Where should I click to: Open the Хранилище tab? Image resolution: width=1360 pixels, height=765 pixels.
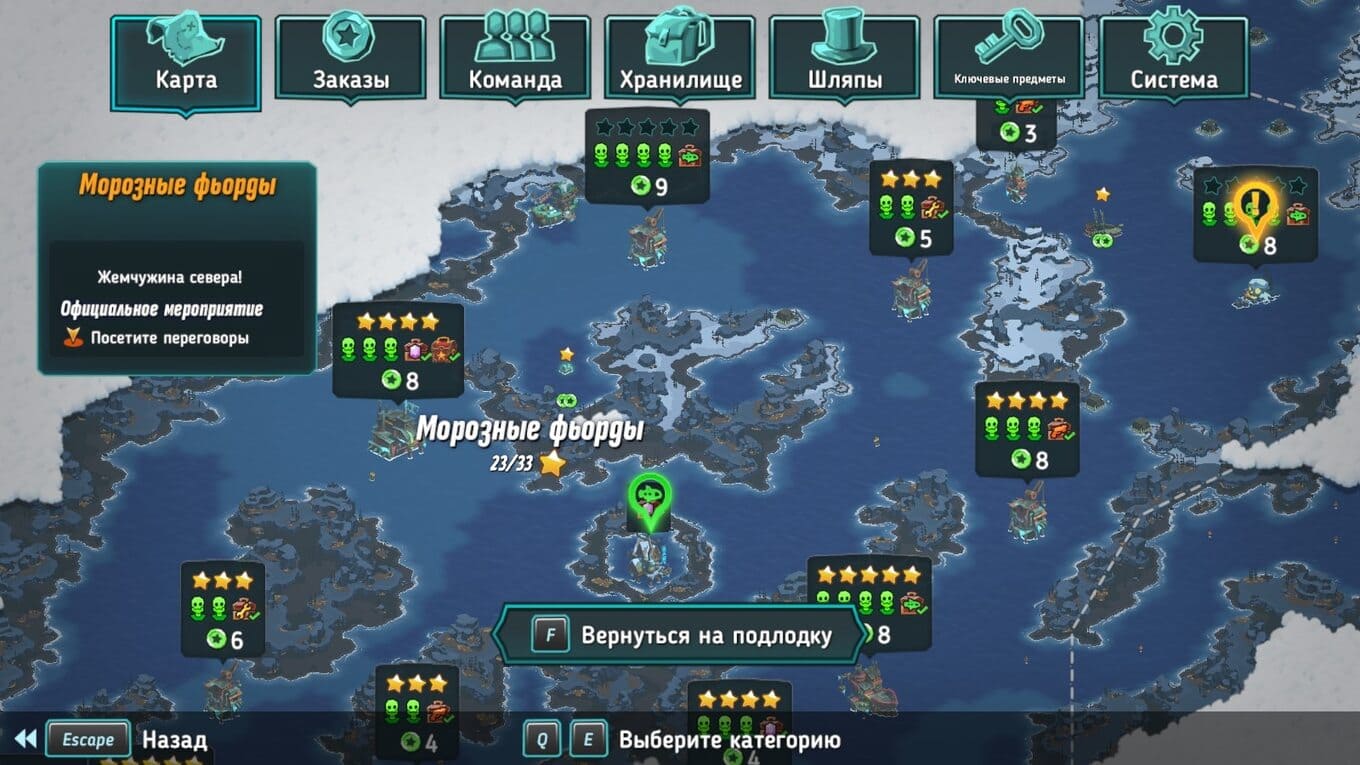[x=680, y=58]
